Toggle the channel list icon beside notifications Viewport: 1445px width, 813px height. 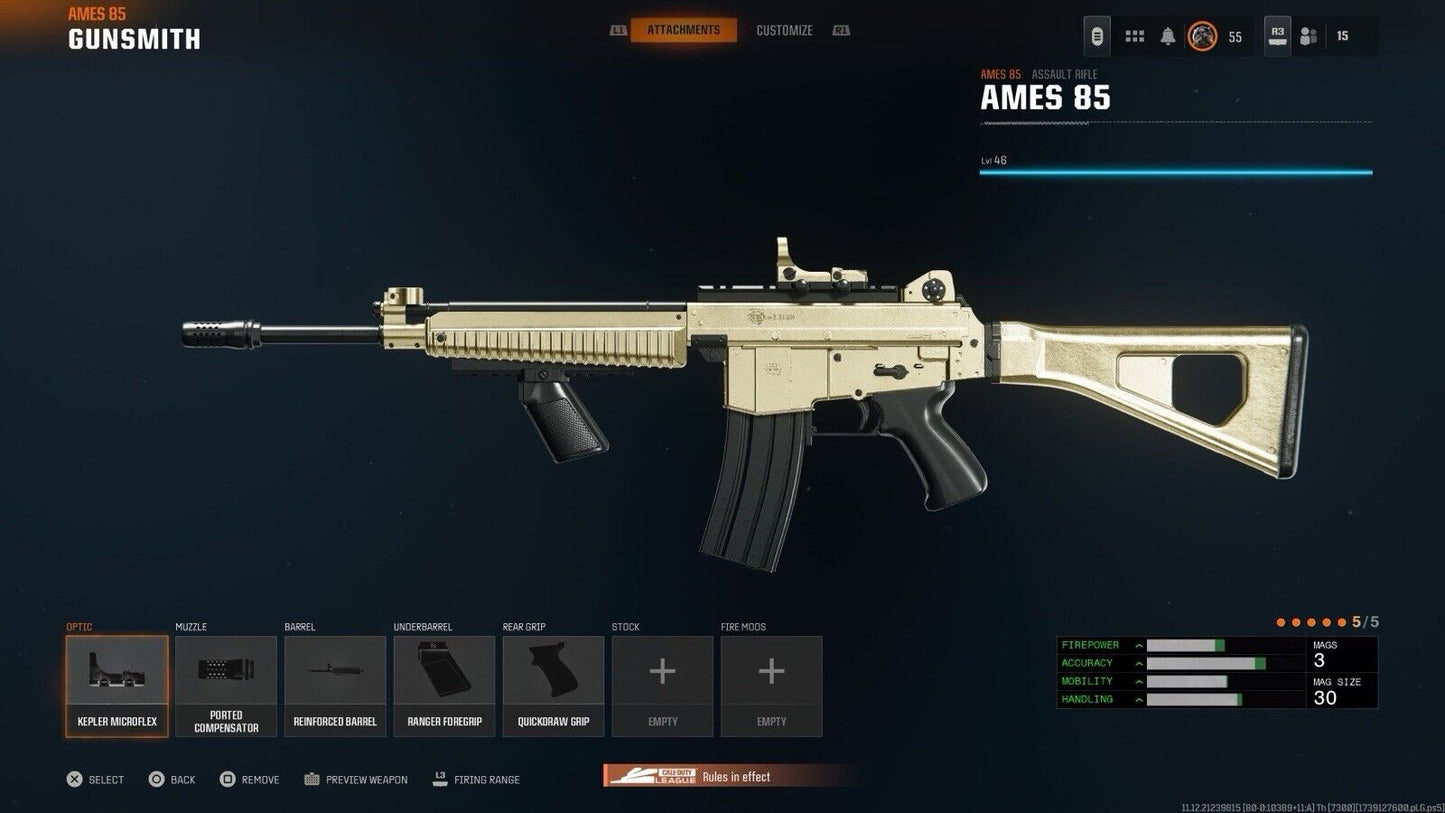pyautogui.click(x=1135, y=35)
